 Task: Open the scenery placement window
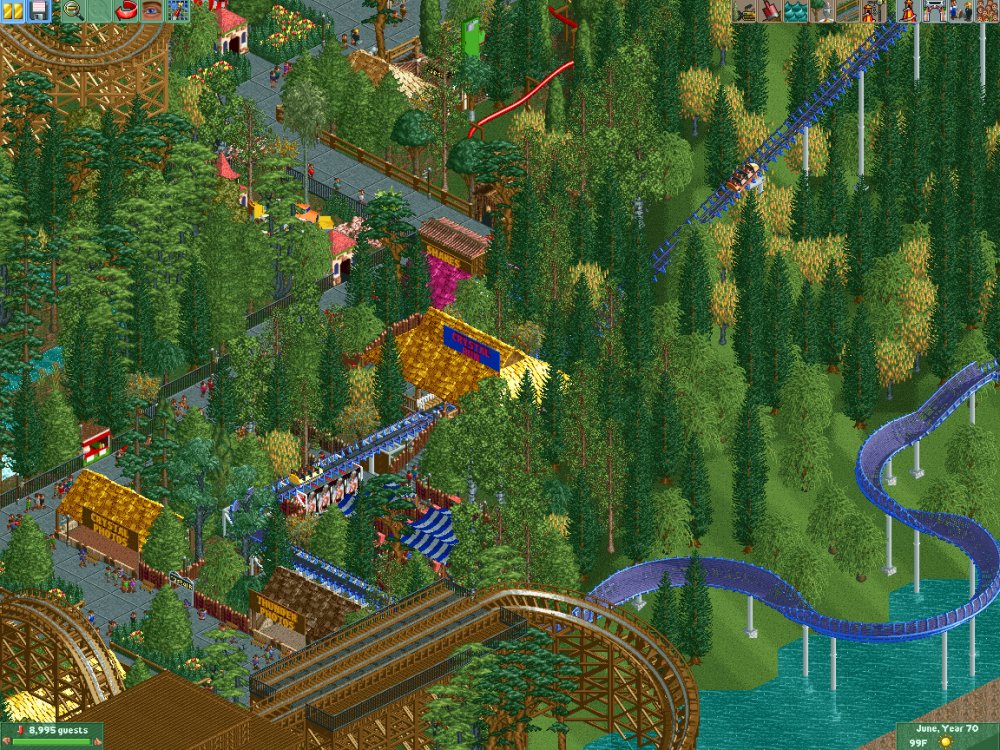pyautogui.click(x=820, y=11)
